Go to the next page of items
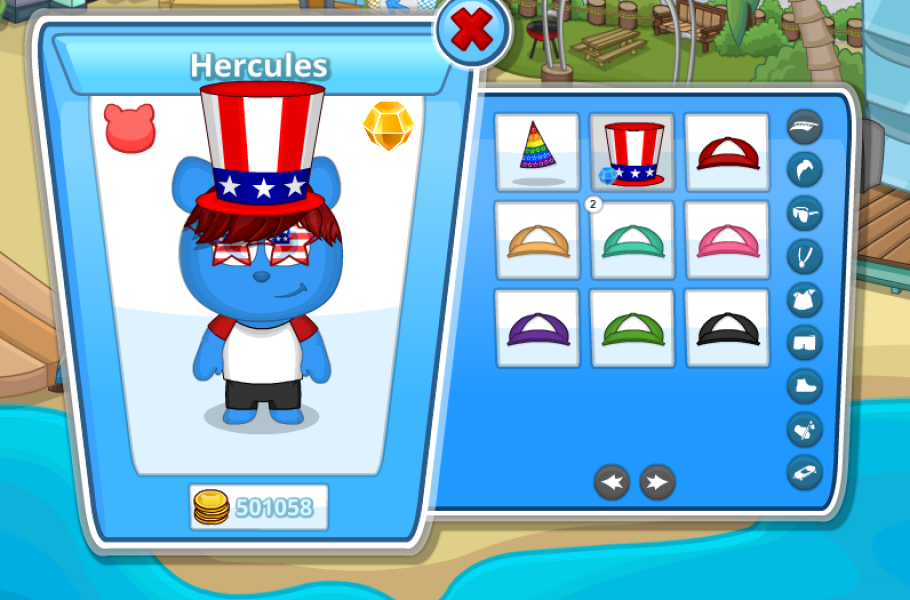Image resolution: width=910 pixels, height=600 pixels. coord(657,482)
